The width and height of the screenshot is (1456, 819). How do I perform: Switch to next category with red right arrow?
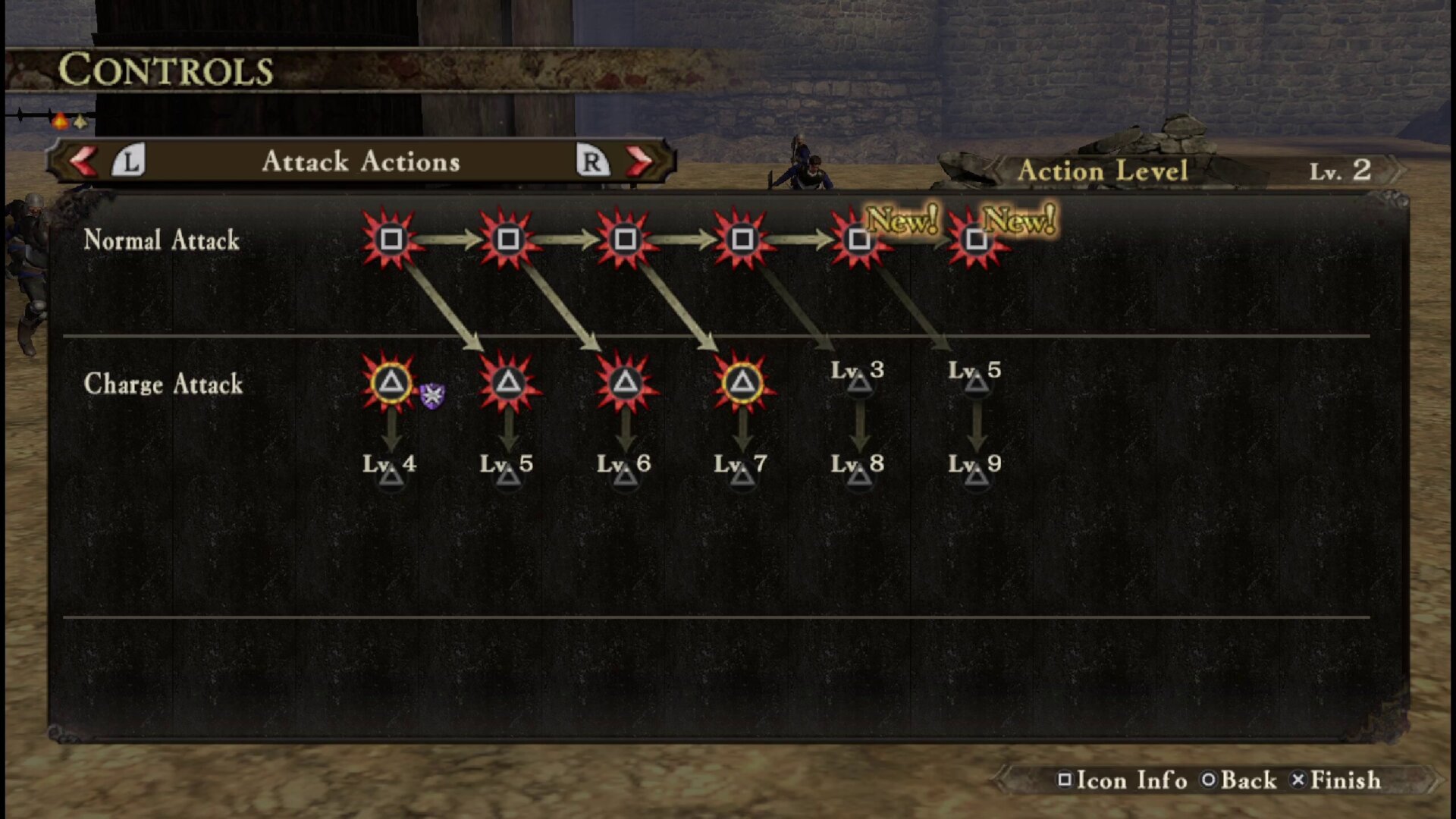point(639,161)
